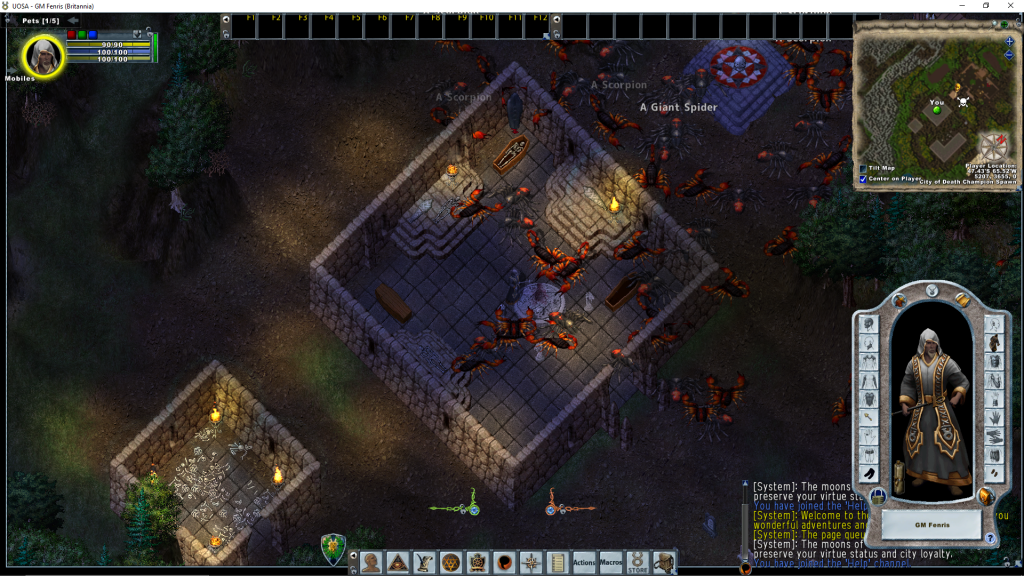Open the paperdoll help question mark
The width and height of the screenshot is (1024, 576).
pos(990,539)
